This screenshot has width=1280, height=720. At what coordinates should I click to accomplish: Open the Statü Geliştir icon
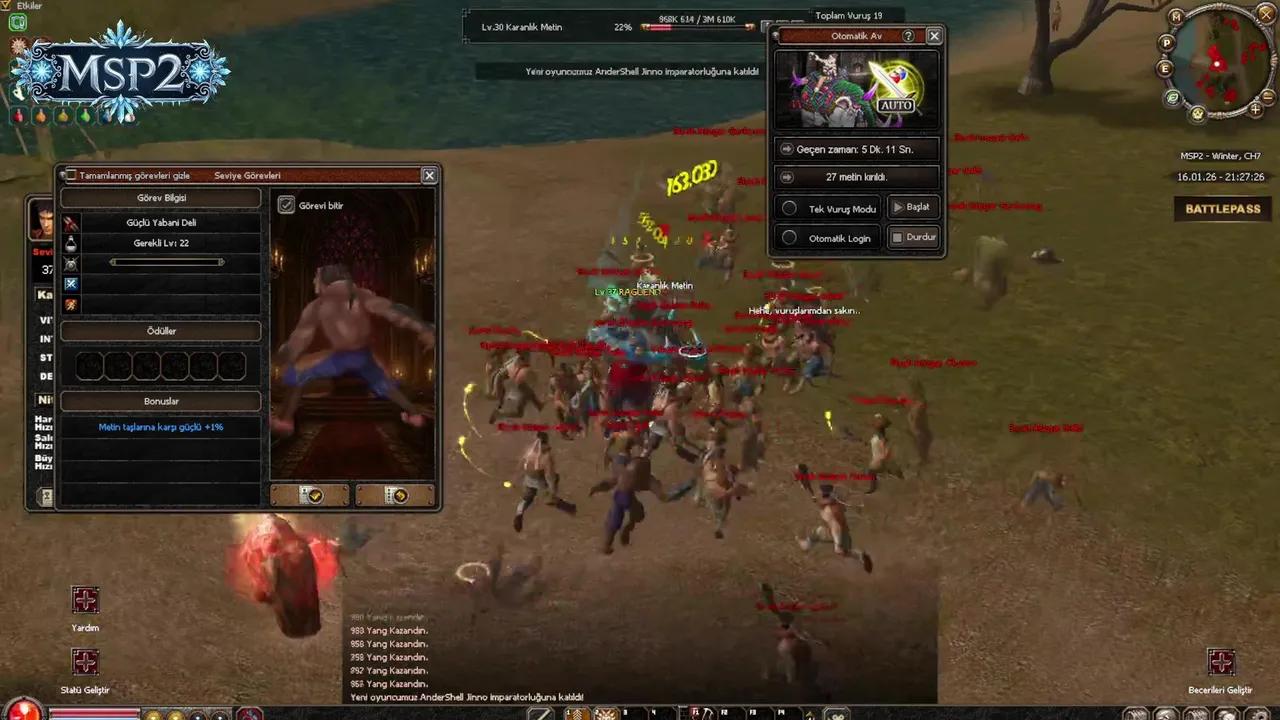click(x=85, y=662)
